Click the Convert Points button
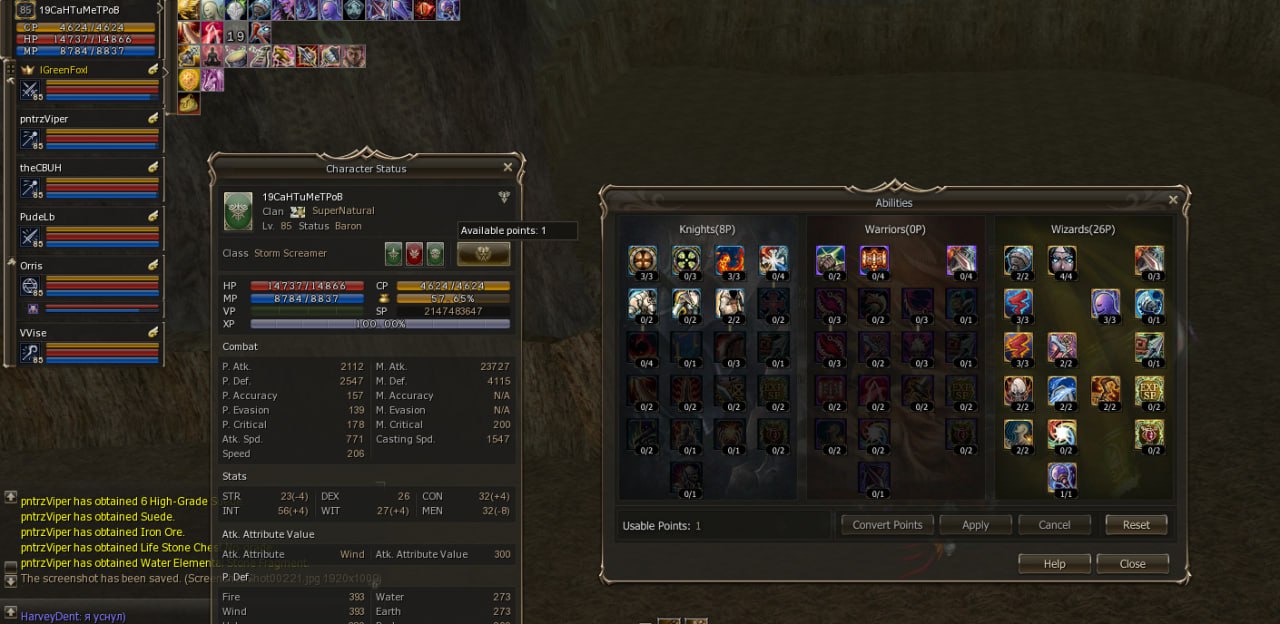This screenshot has width=1280, height=624. [887, 525]
